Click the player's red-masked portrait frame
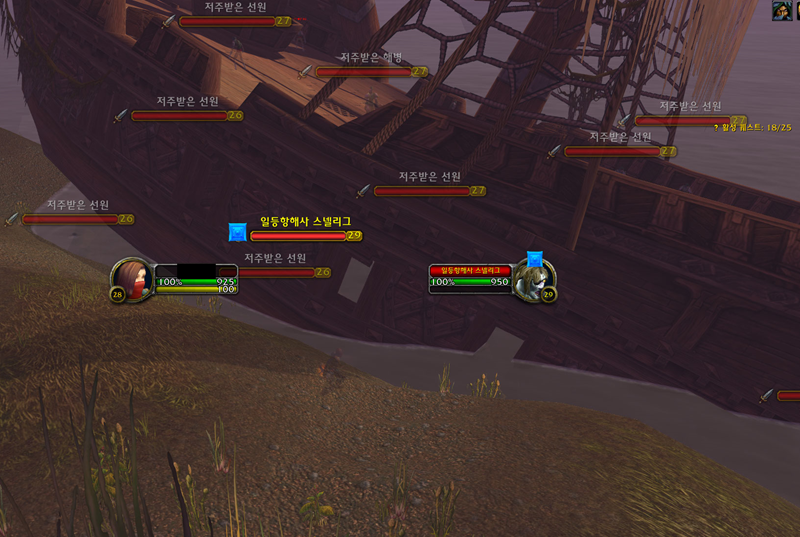 (x=132, y=279)
